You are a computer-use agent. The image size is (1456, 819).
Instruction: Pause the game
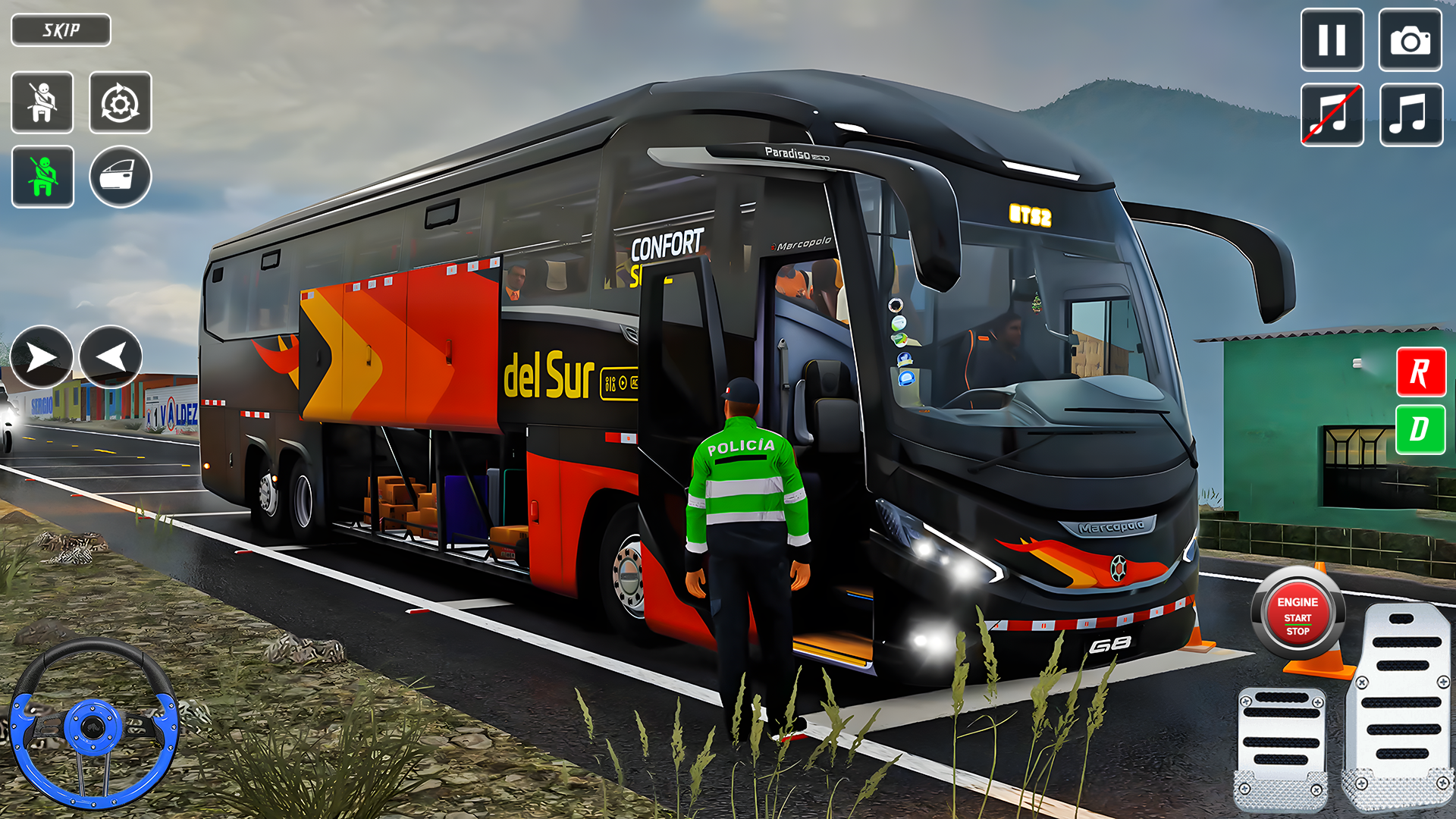point(1332,40)
